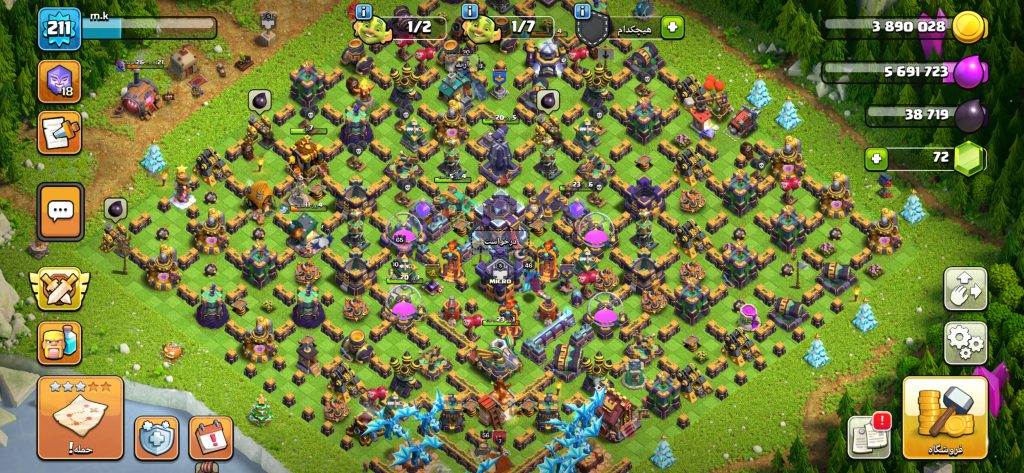Open the army barbarian and potion button
Screen dimensions: 1024x473
[60, 343]
